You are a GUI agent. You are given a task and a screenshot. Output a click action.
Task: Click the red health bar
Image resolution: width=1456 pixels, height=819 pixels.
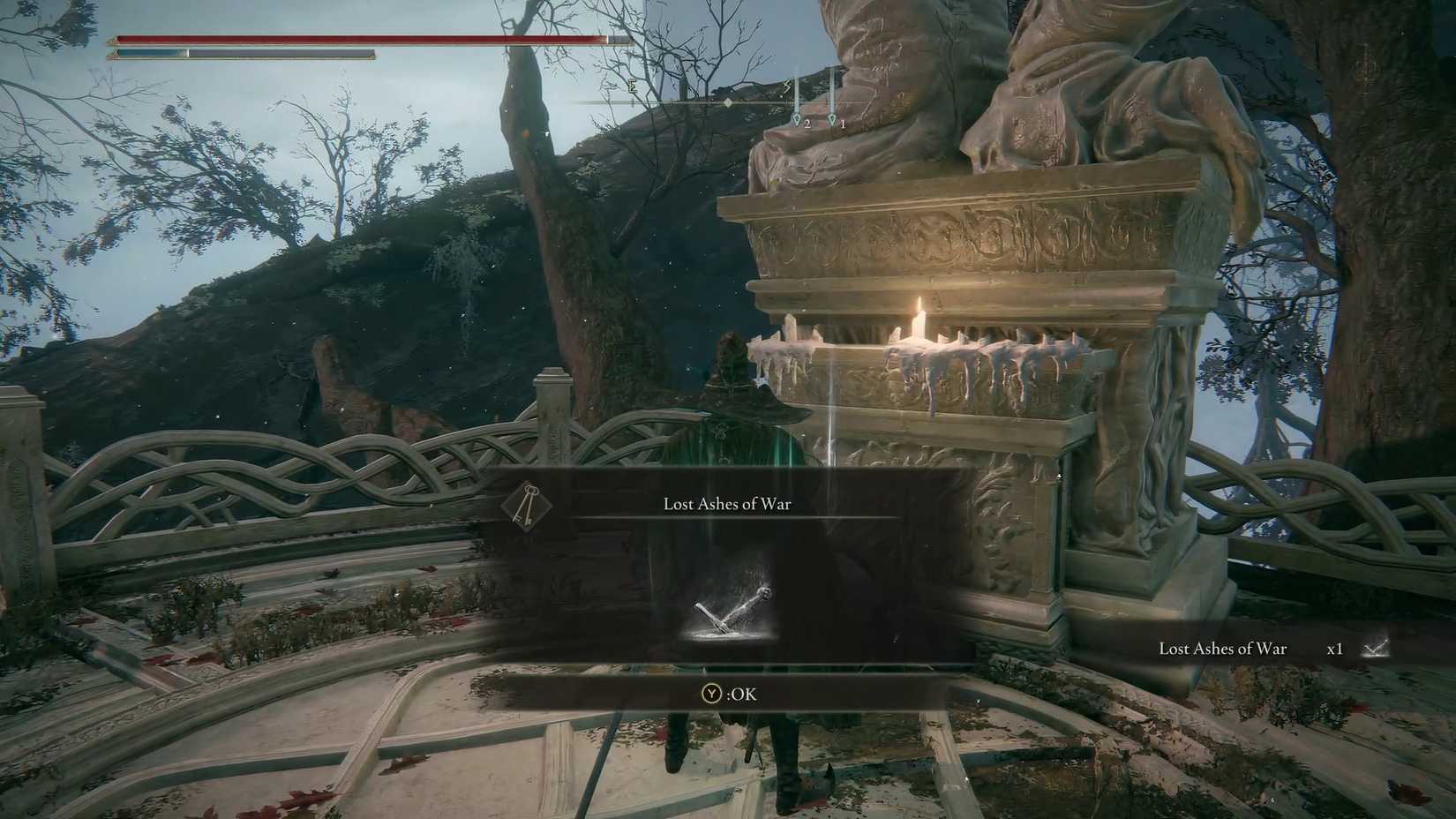353,39
